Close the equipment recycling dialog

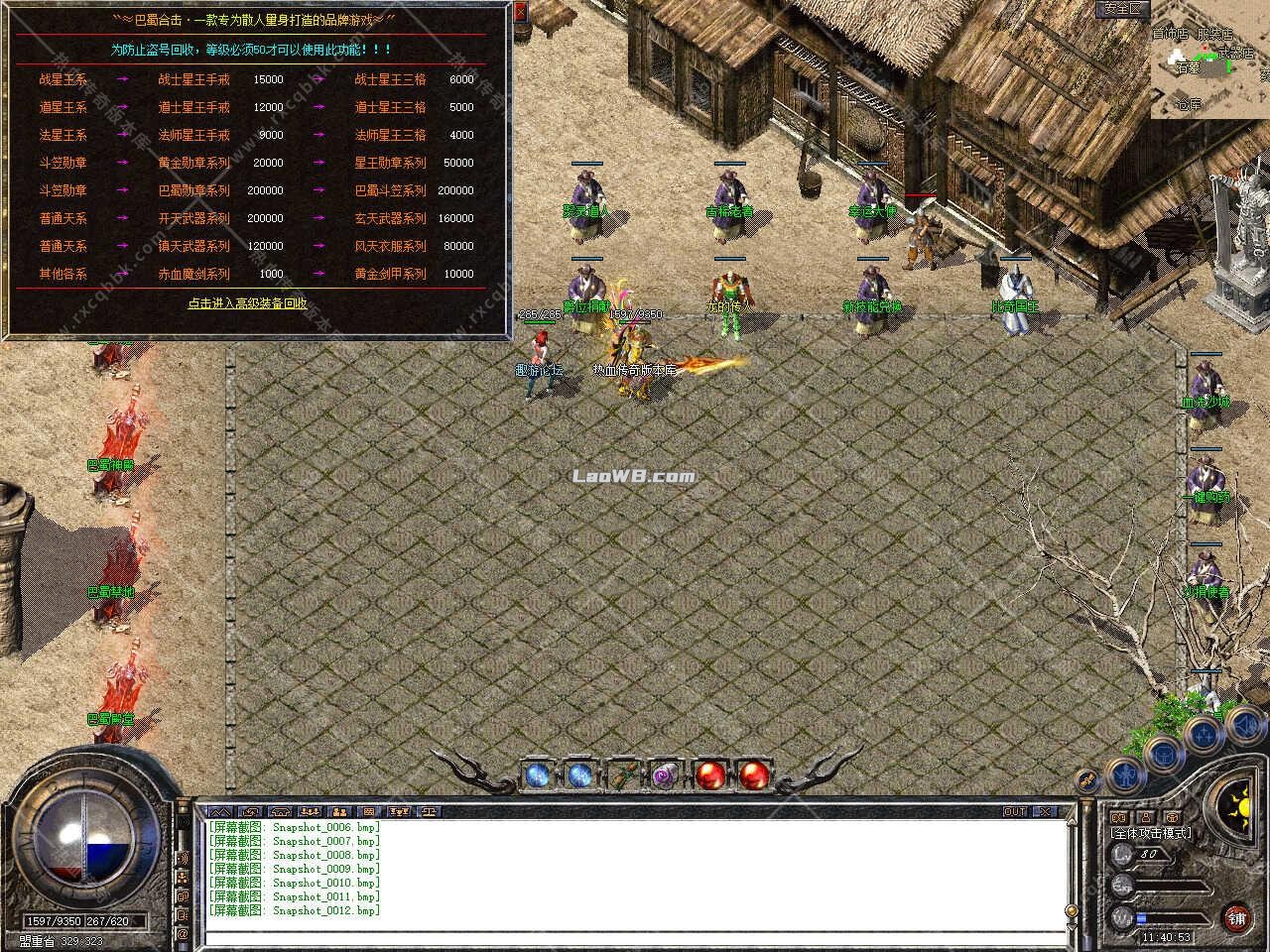point(521,12)
